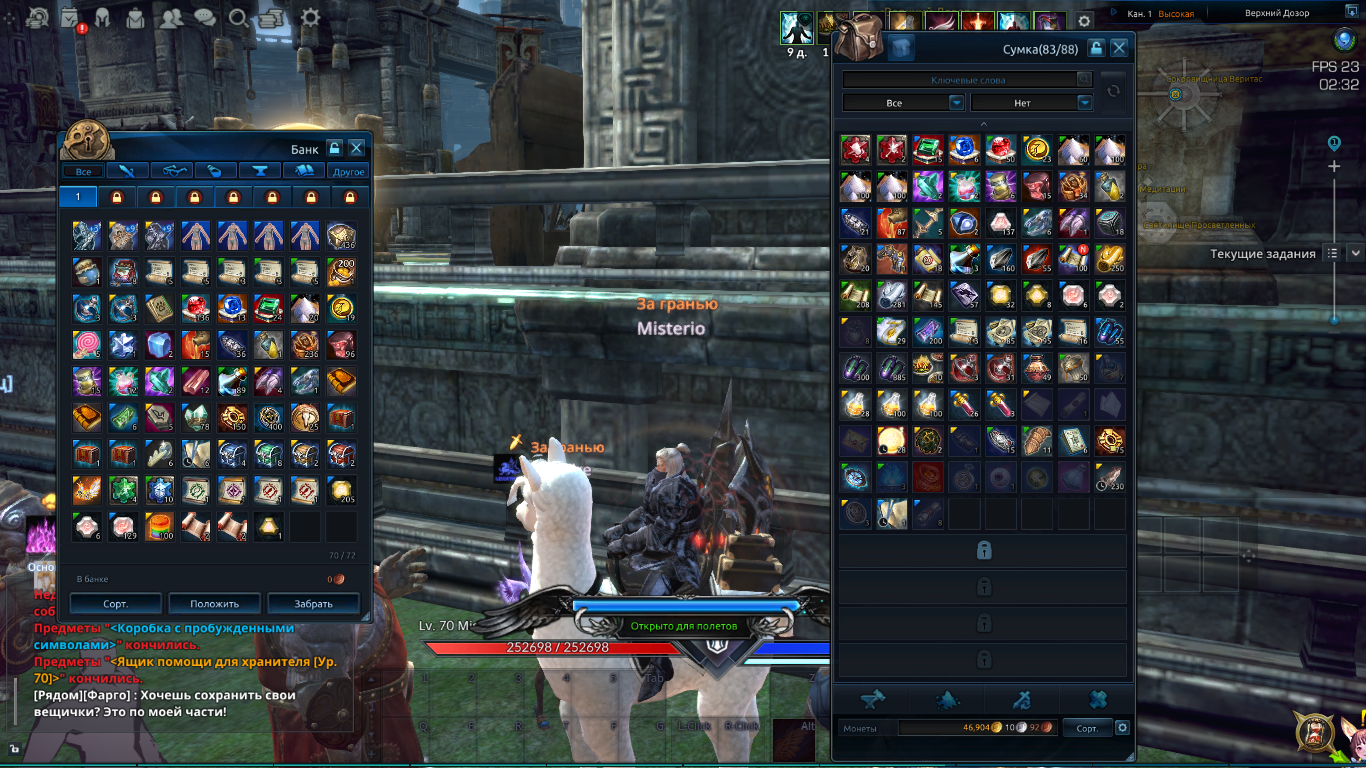Expand the Текущие задания quest list
The image size is (1366, 768).
(1355, 254)
